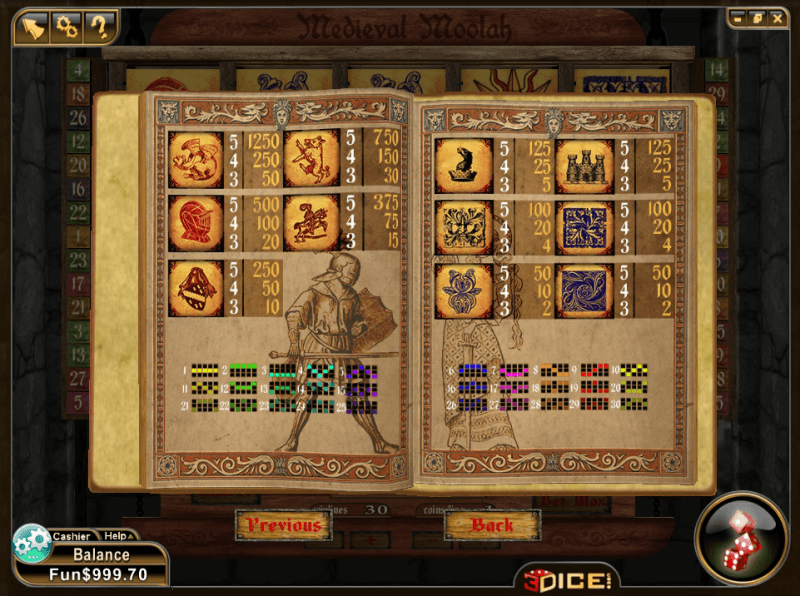Click the round gears icon beside Balance
This screenshot has height=596, width=800.
tap(30, 543)
